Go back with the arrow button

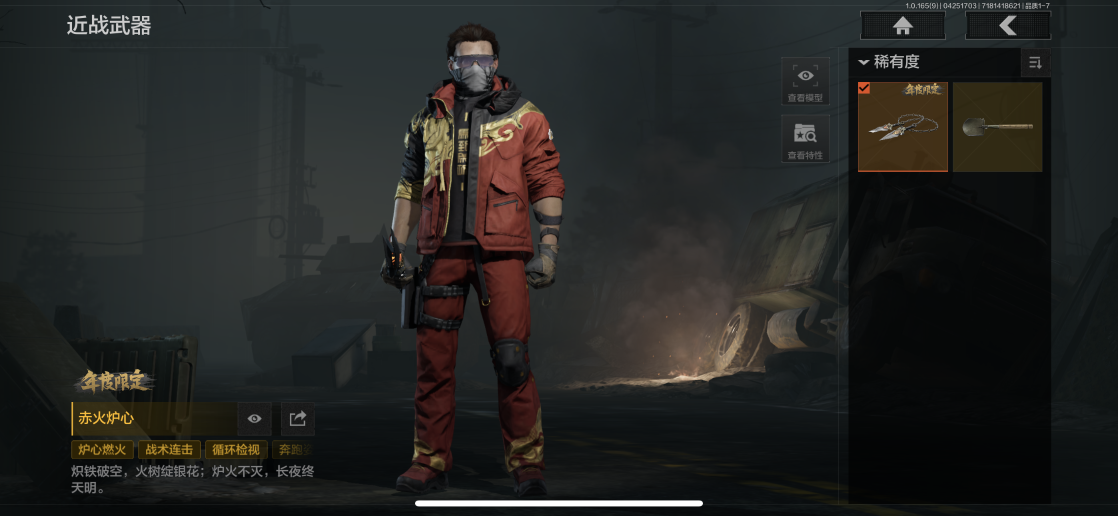[1007, 26]
